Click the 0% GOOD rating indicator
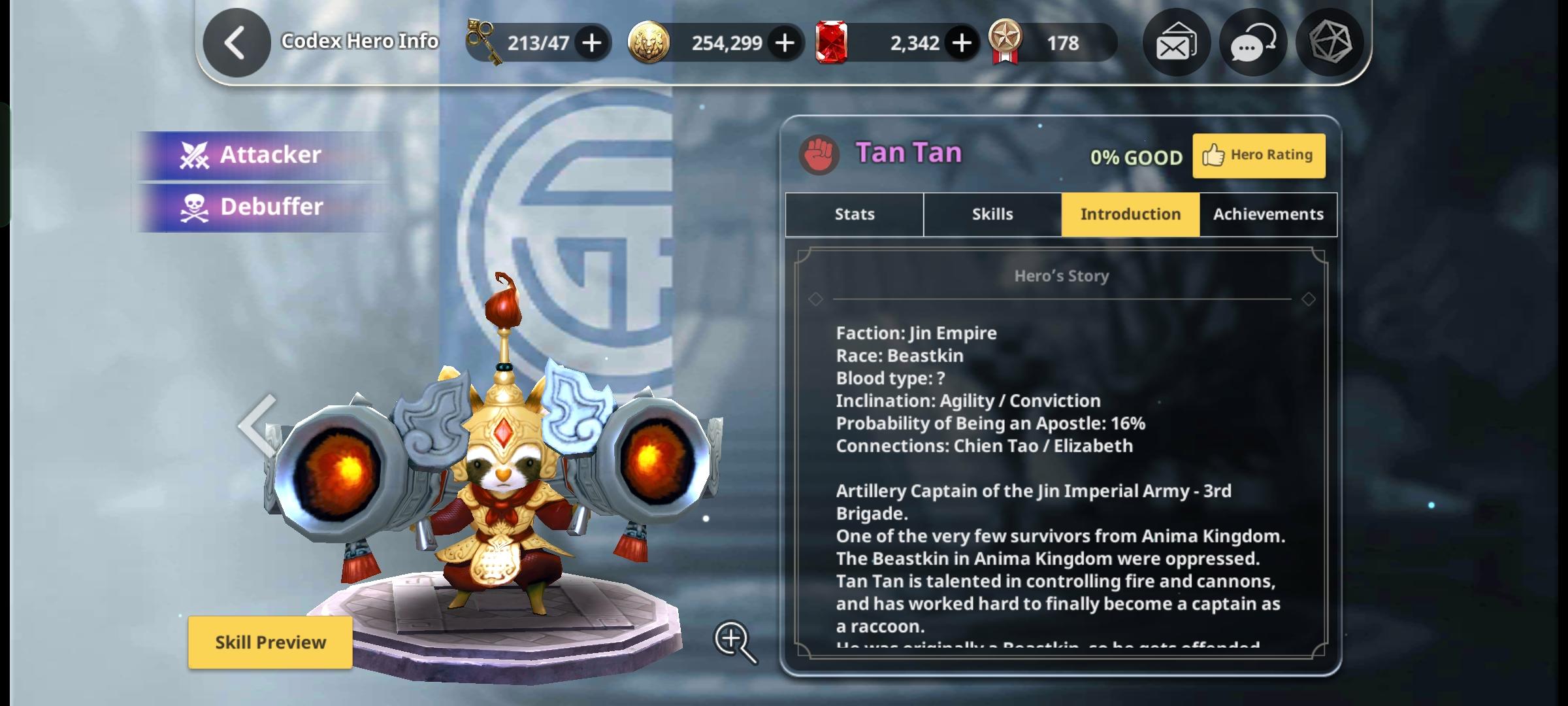 point(1136,156)
